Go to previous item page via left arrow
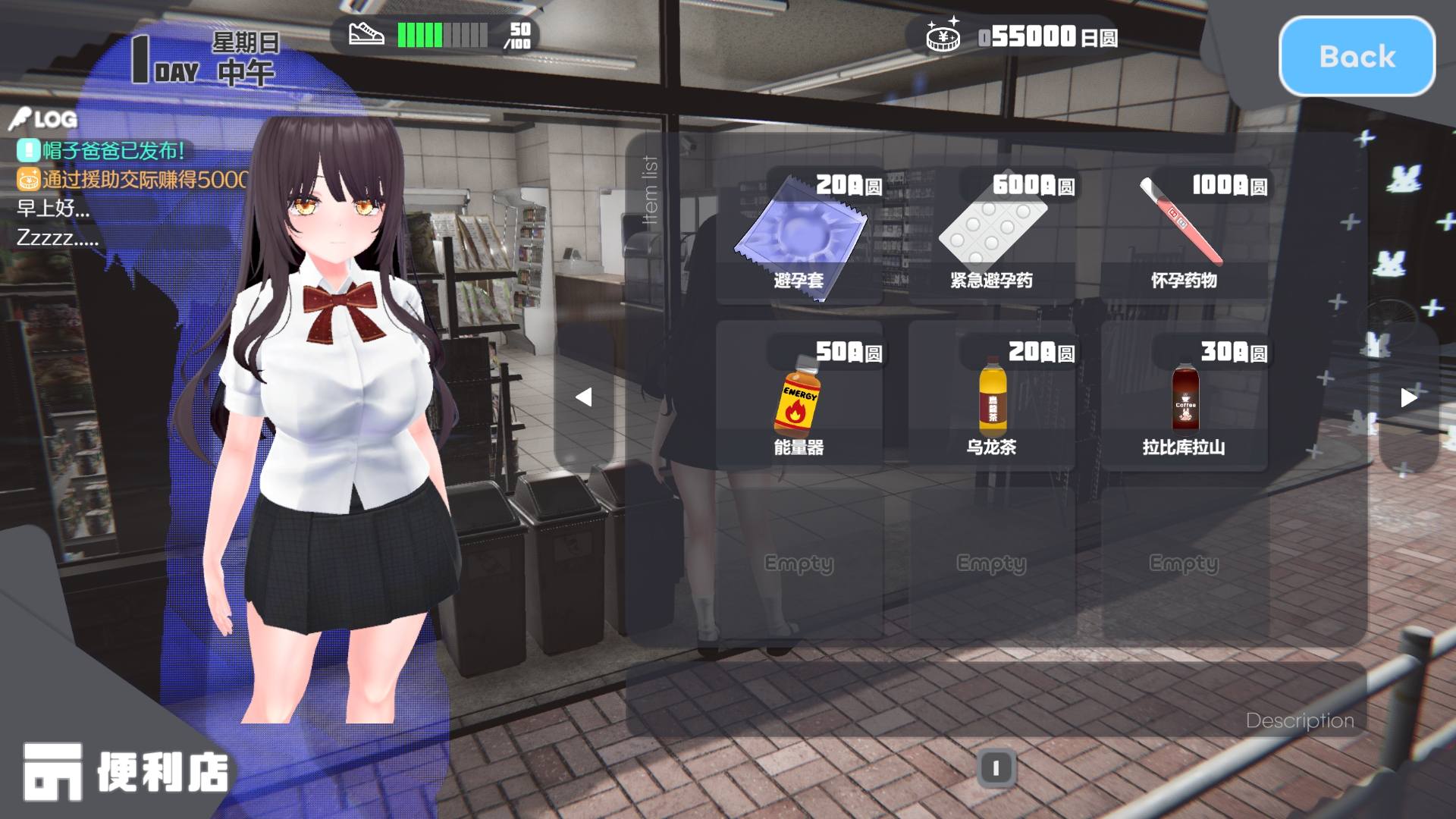This screenshot has width=1456, height=819. [x=585, y=394]
